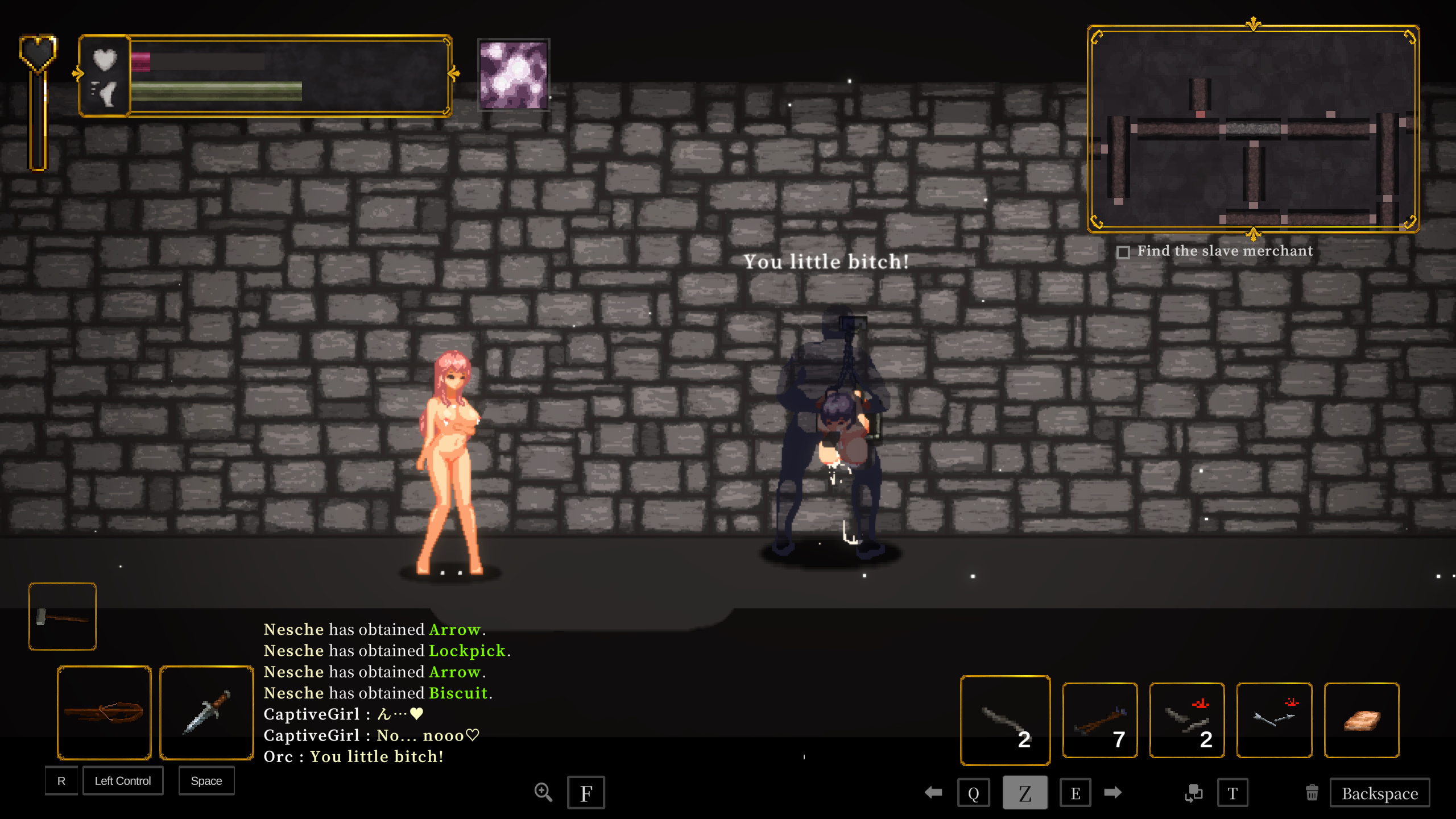Click the biscuit item in the hotbar
Viewport: 1456px width, 819px height.
coord(1362,720)
